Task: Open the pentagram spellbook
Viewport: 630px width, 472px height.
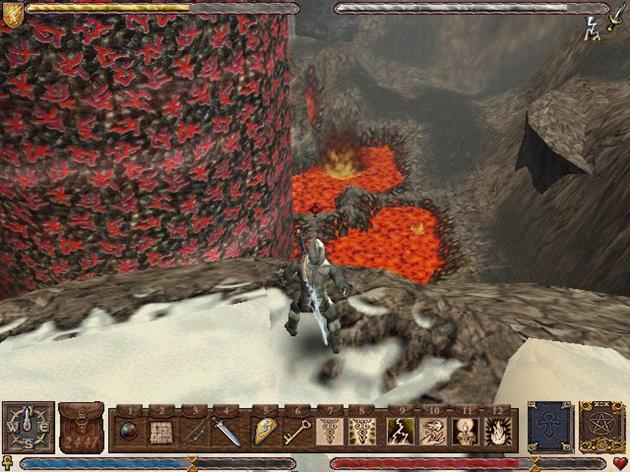Action: click(x=602, y=427)
